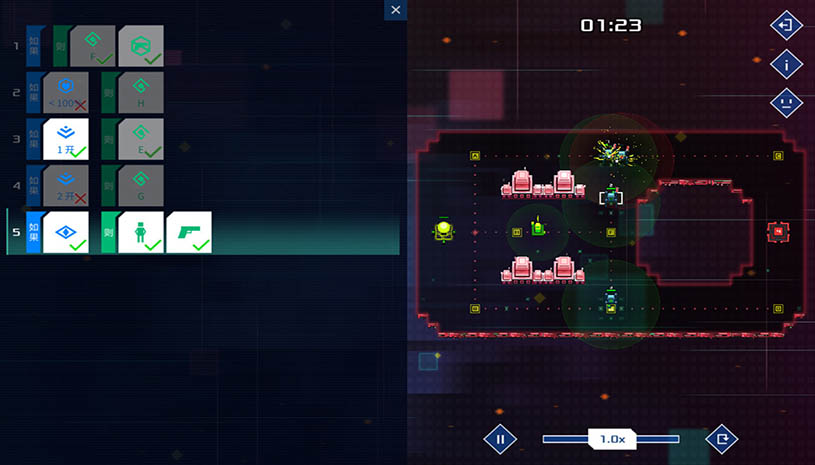The height and width of the screenshot is (465, 815).
Task: Select the '1开' condition tile
Action: (65, 139)
